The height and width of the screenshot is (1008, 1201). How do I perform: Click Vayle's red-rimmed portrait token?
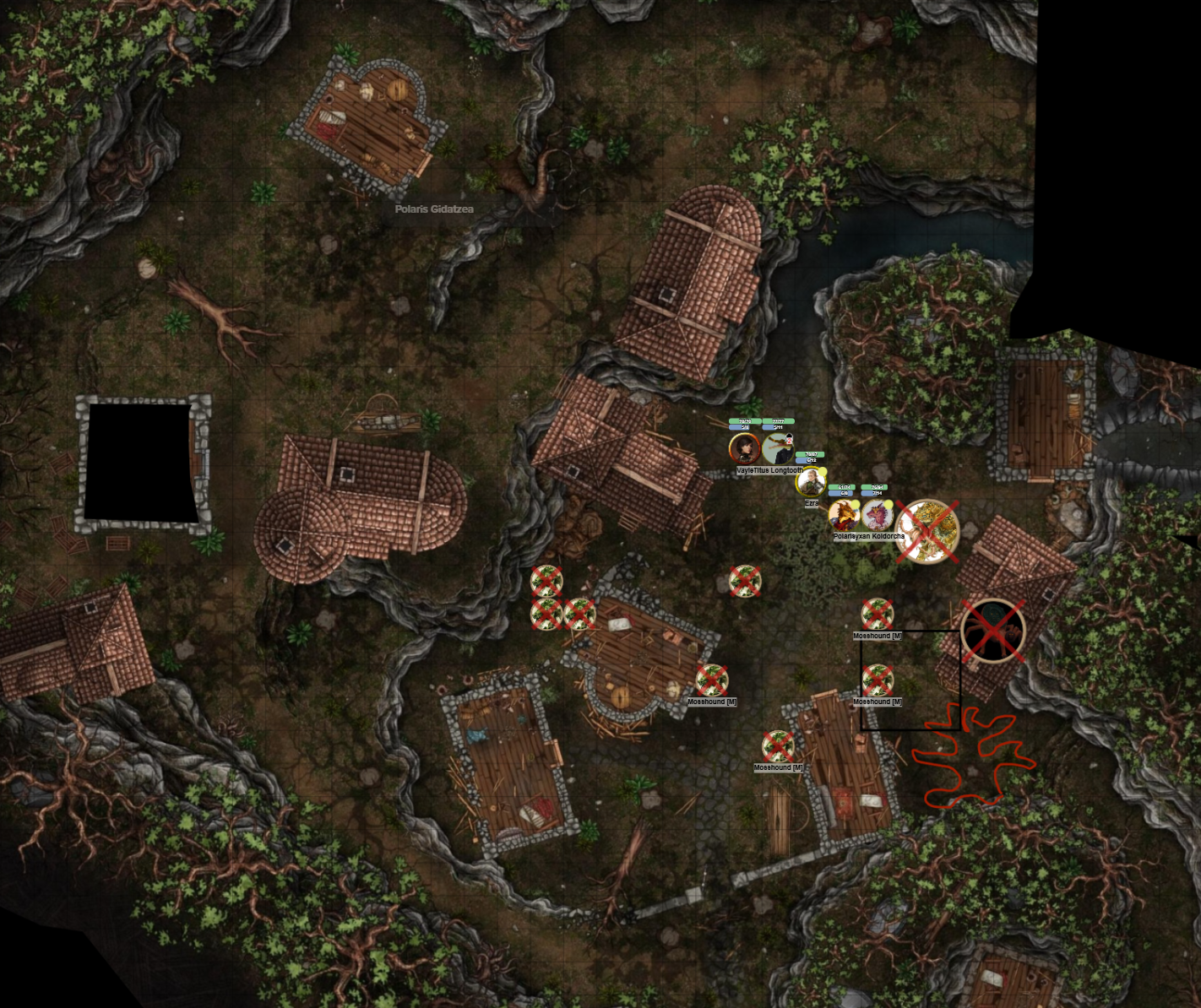pos(743,447)
